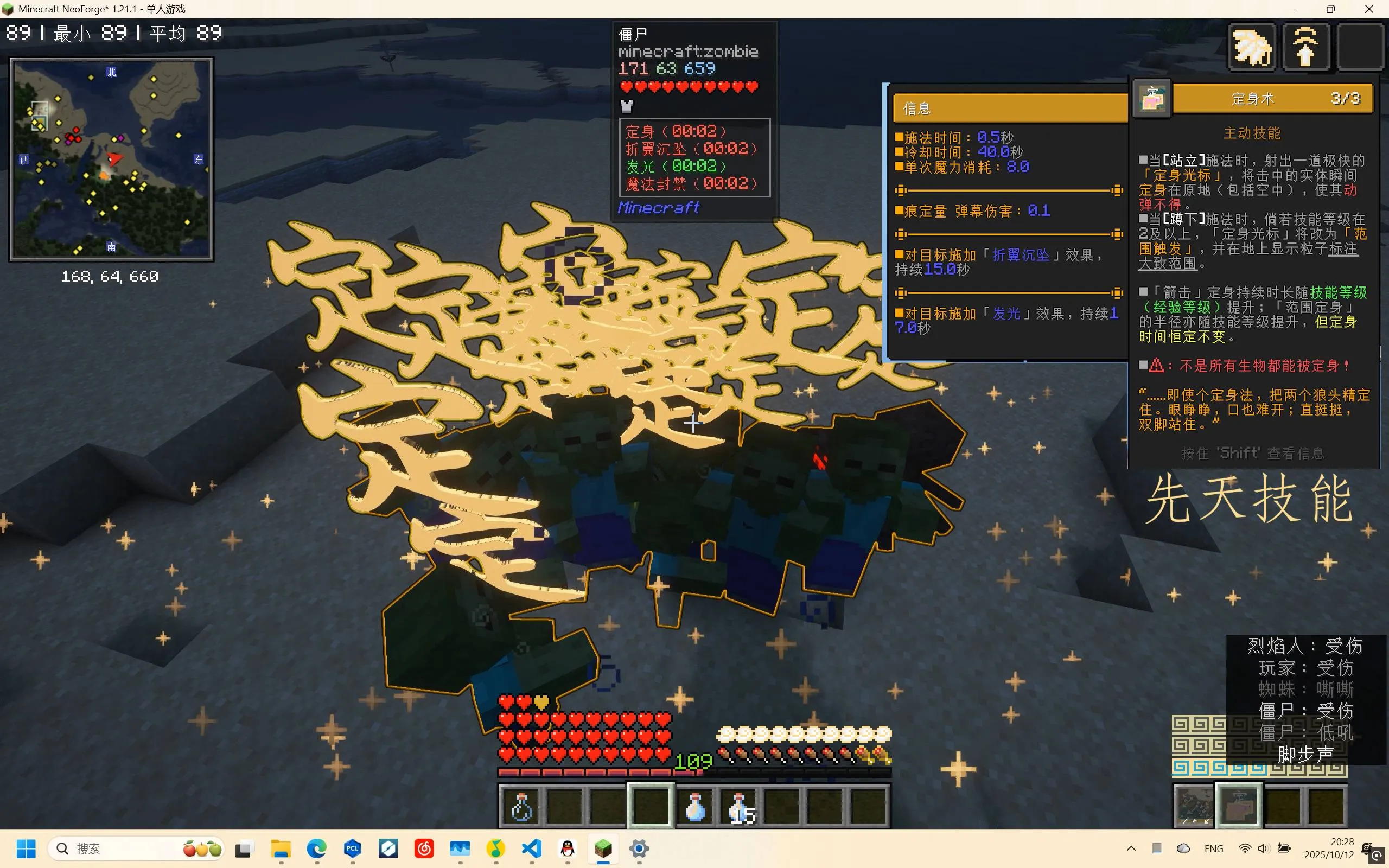Open the Minecraft grass block app from the taskbar
The width and height of the screenshot is (1389, 868).
603,848
